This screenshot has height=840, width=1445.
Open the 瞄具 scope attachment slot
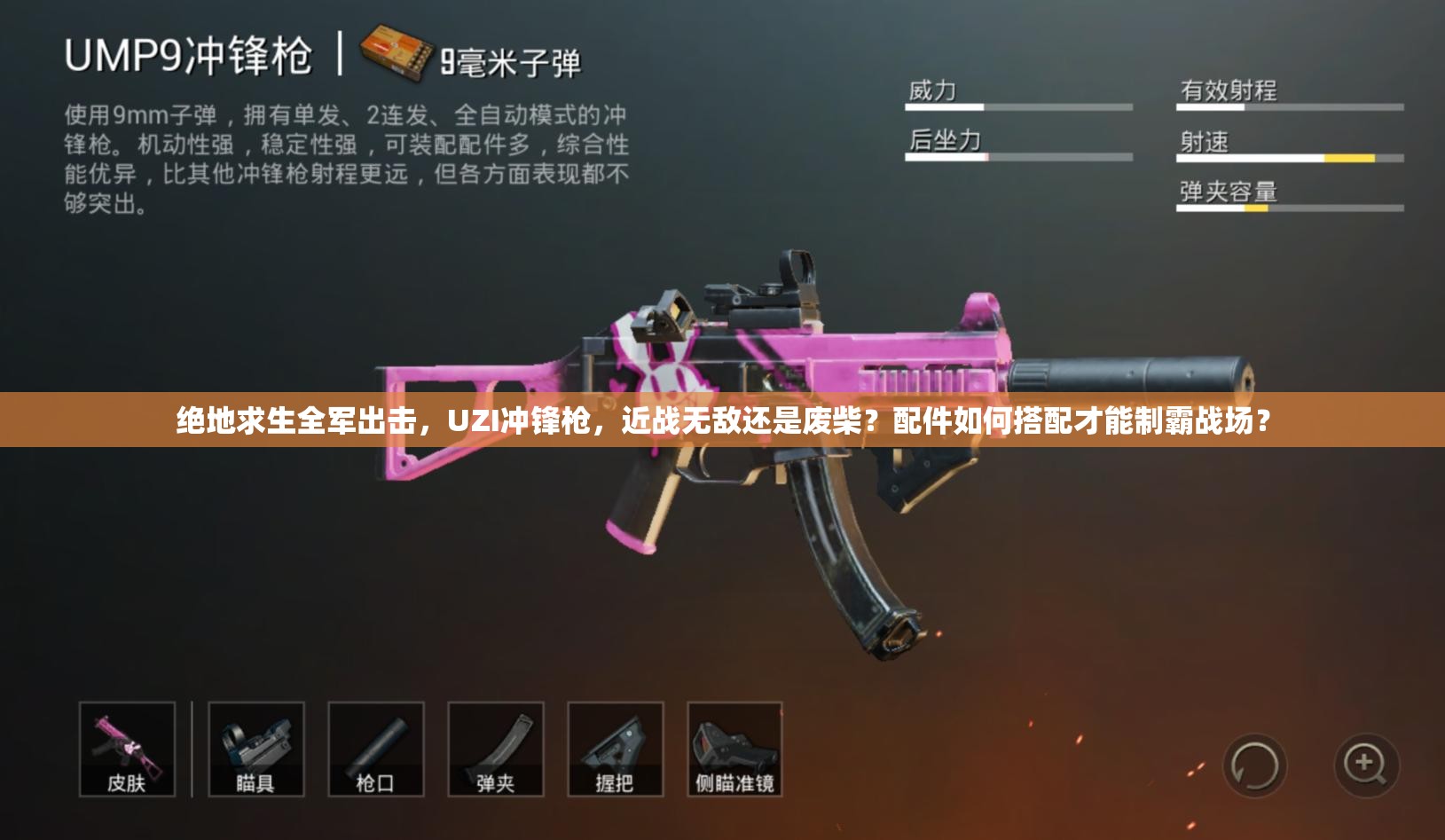(x=255, y=750)
